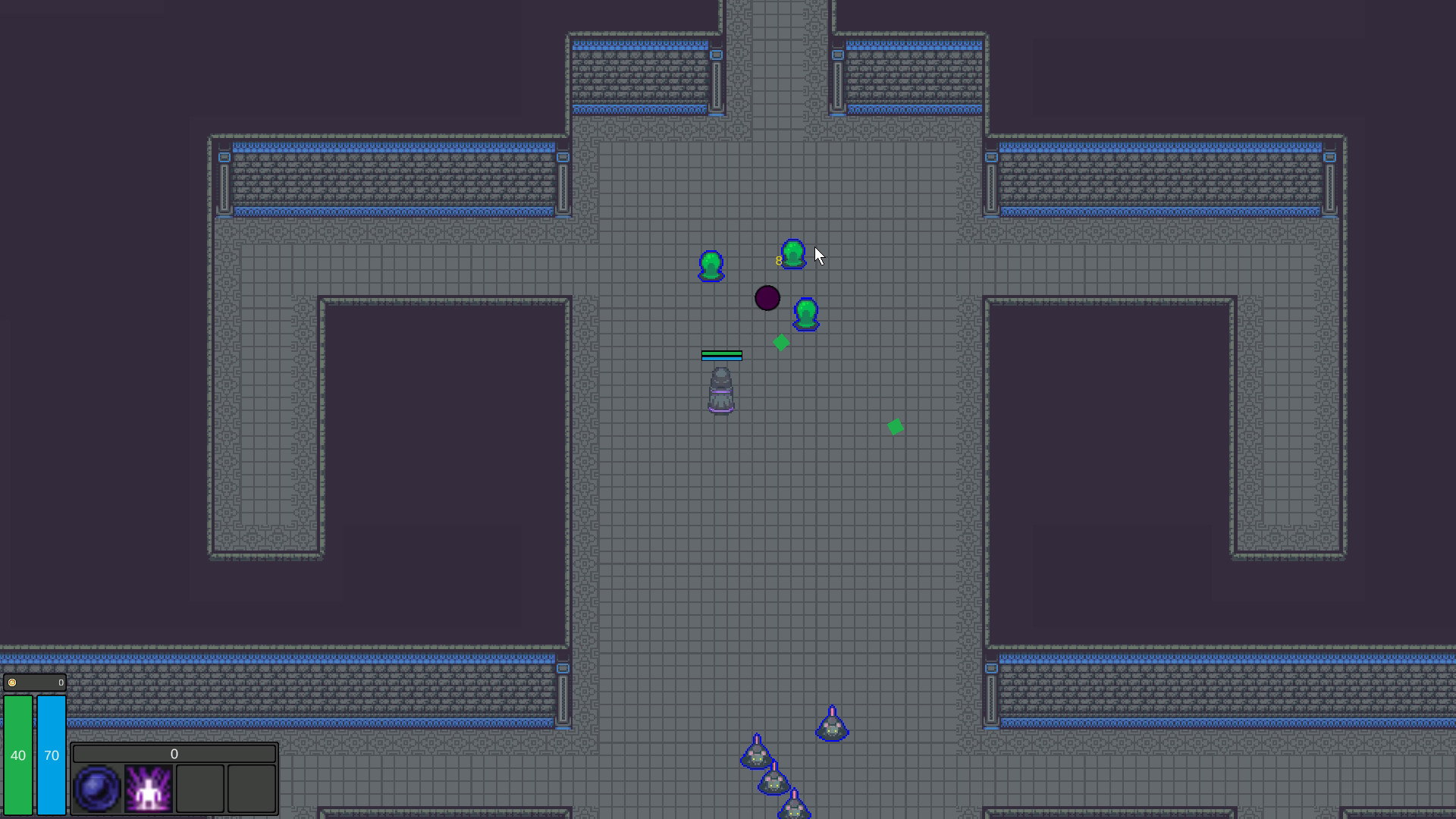The image size is (1456, 819).
Task: Click the first empty ability slot
Action: coord(201,787)
